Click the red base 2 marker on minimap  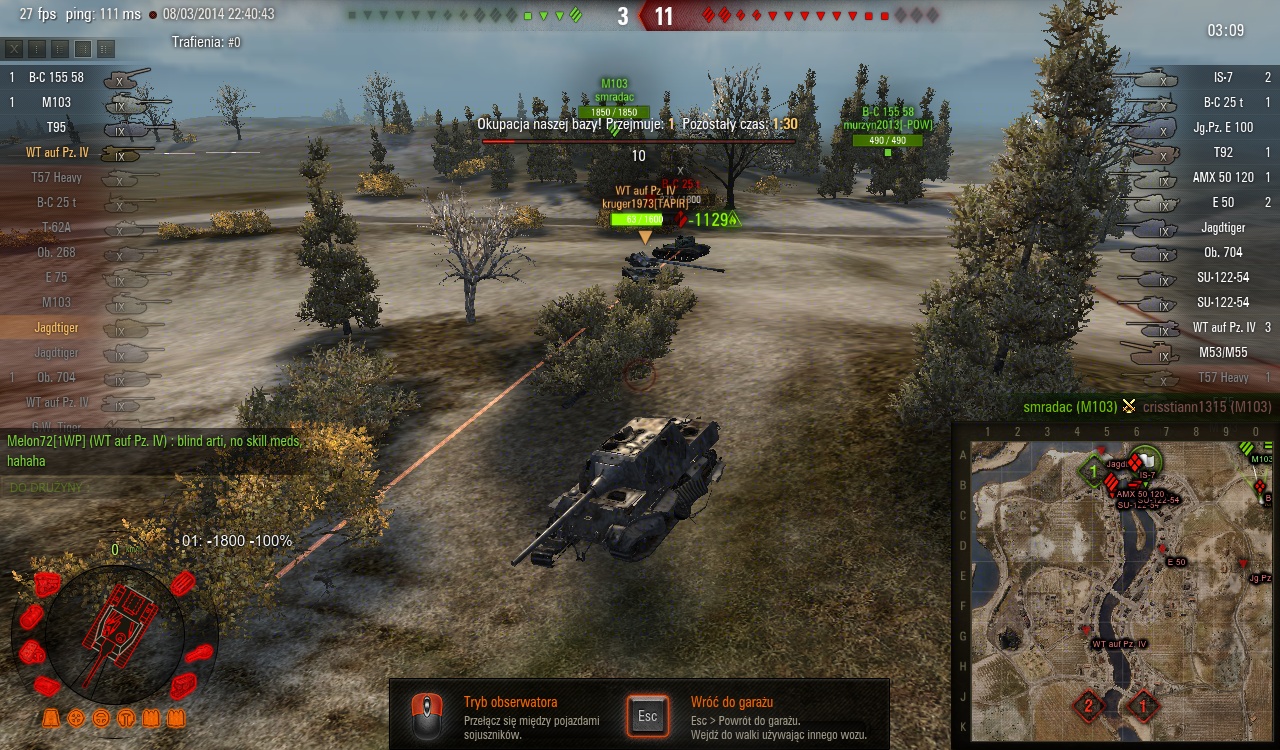click(1087, 706)
